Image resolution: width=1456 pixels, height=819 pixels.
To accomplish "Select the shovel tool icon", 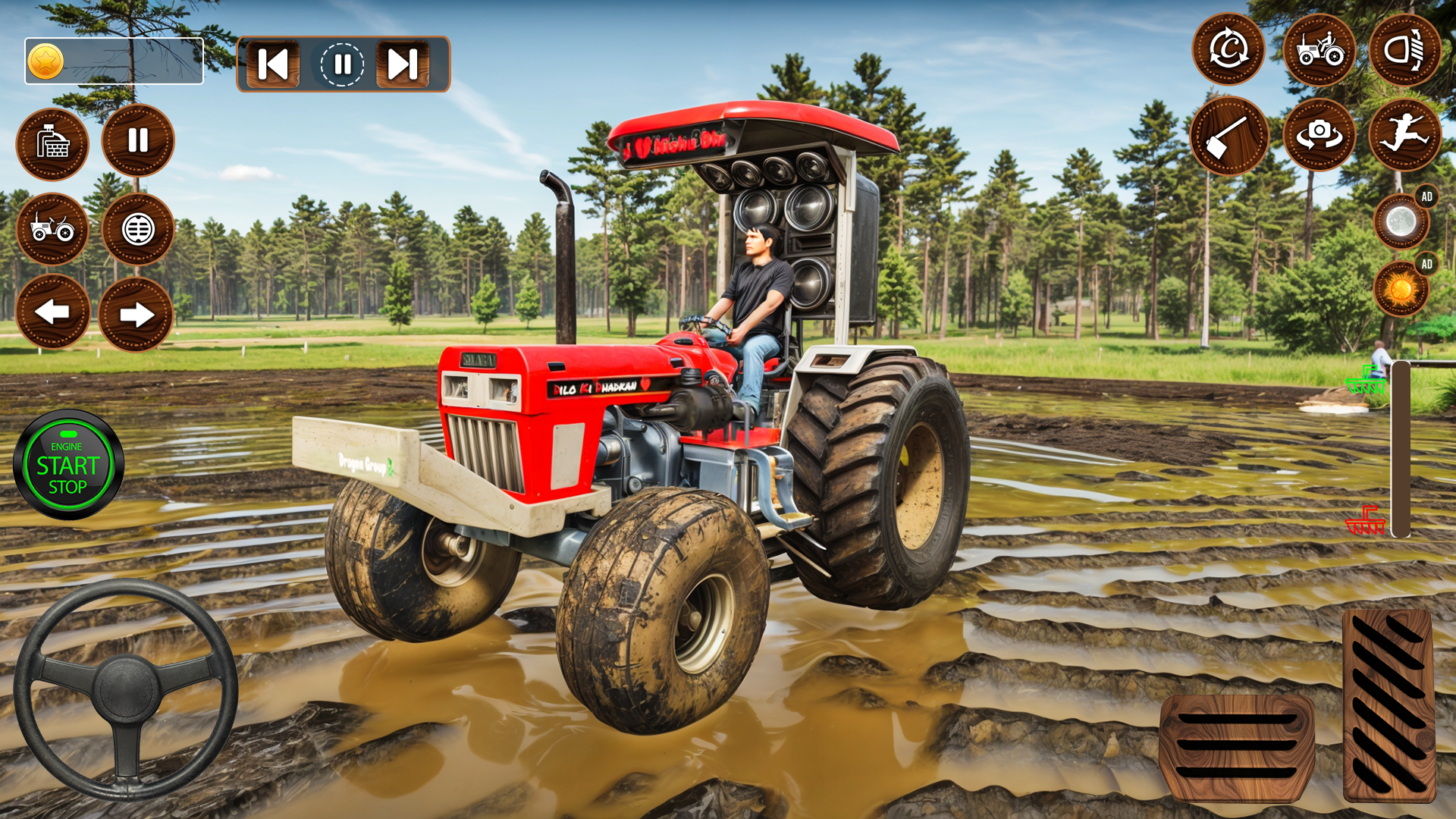I will (1230, 135).
